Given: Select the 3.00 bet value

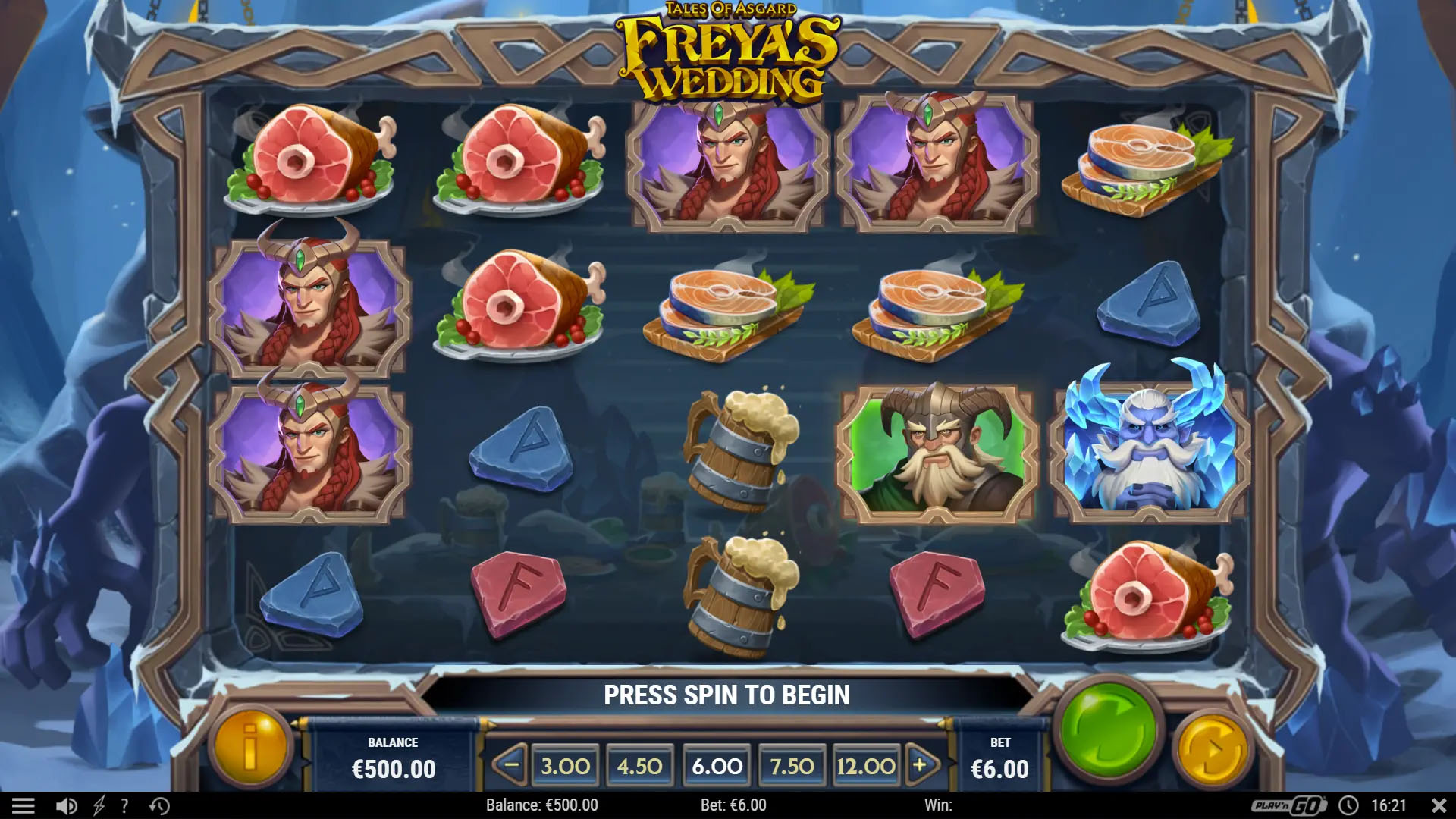Looking at the screenshot, I should tap(565, 766).
